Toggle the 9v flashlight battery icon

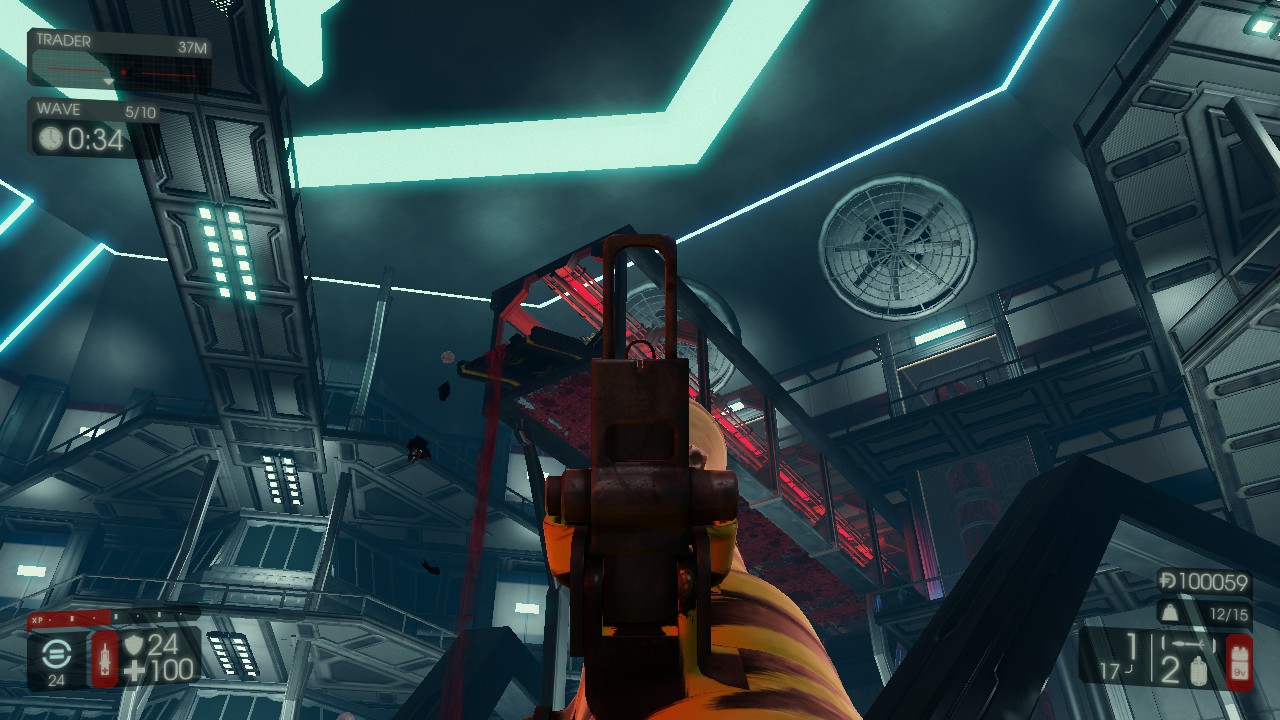pos(1239,660)
